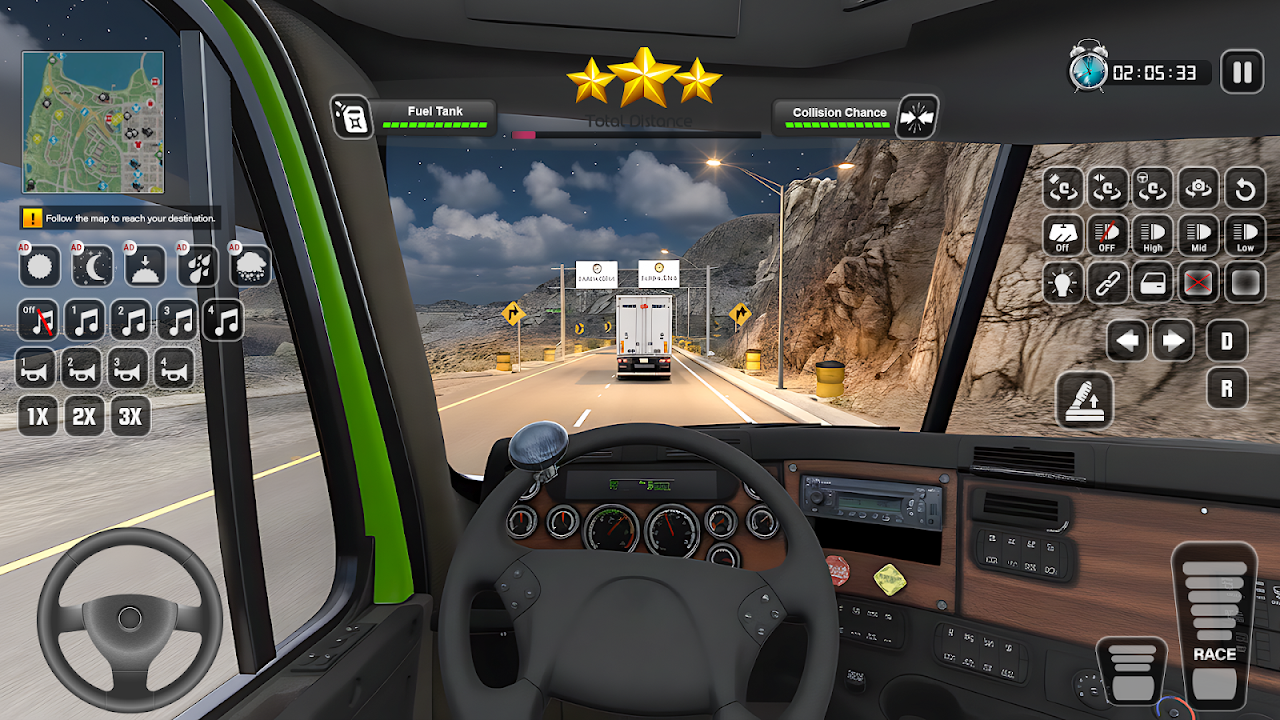Pause the game

click(1242, 72)
